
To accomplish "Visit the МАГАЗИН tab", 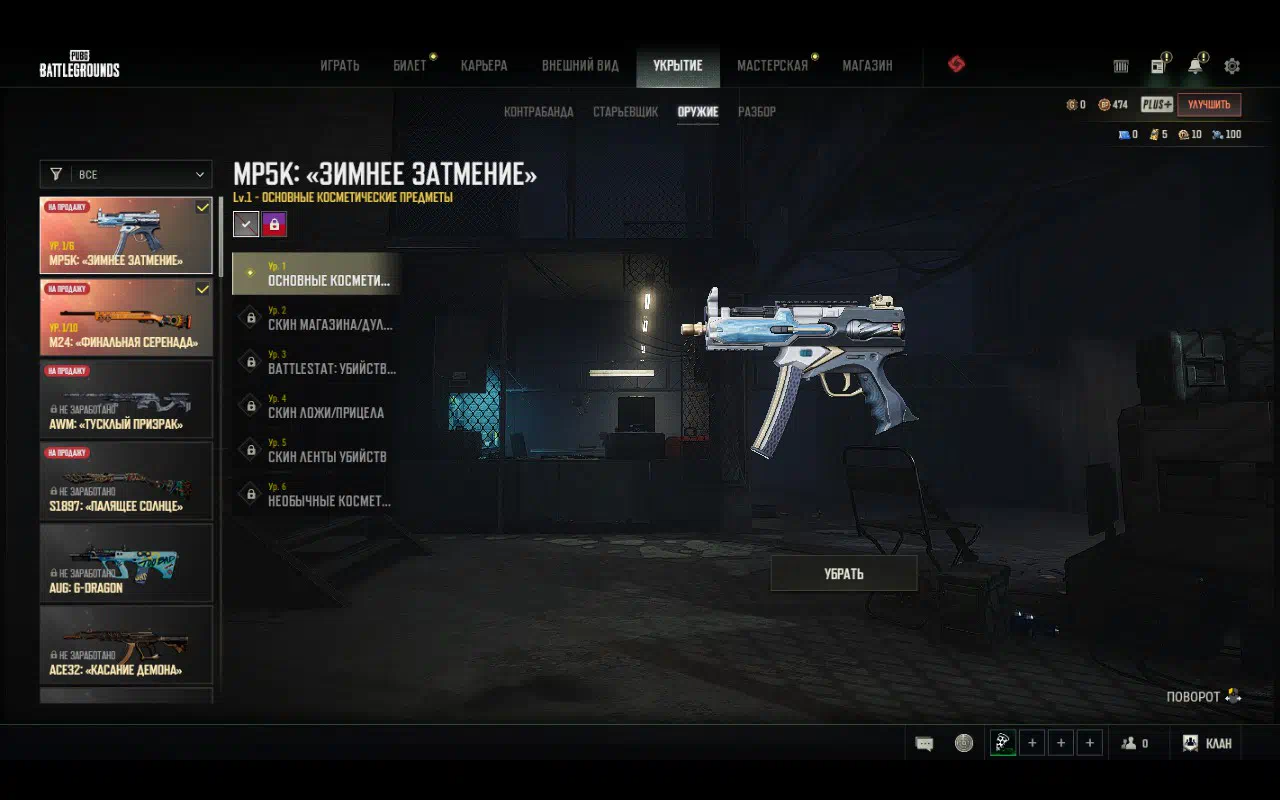I will [x=867, y=66].
